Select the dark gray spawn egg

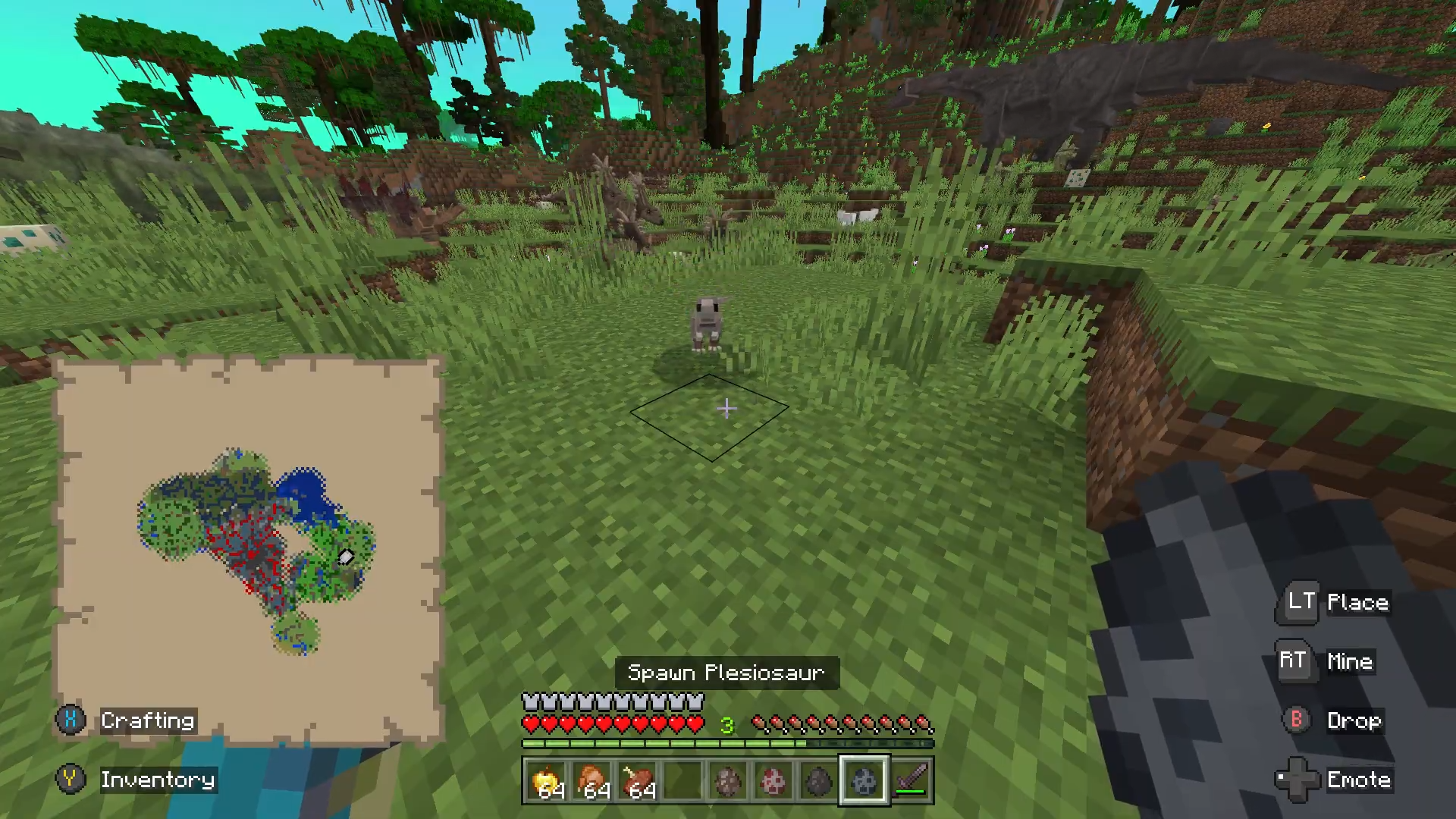(x=819, y=781)
